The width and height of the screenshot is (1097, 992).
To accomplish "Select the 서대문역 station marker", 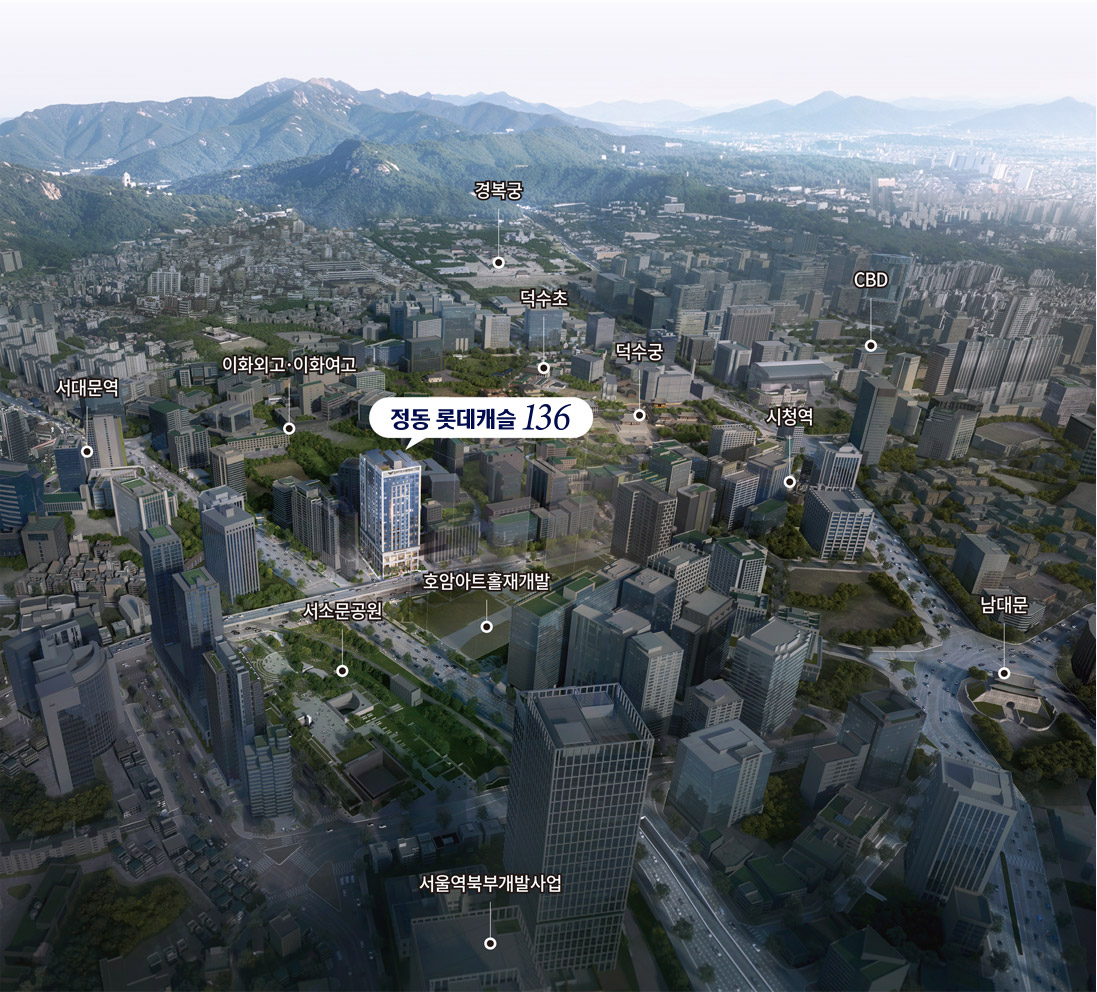I will (87, 452).
